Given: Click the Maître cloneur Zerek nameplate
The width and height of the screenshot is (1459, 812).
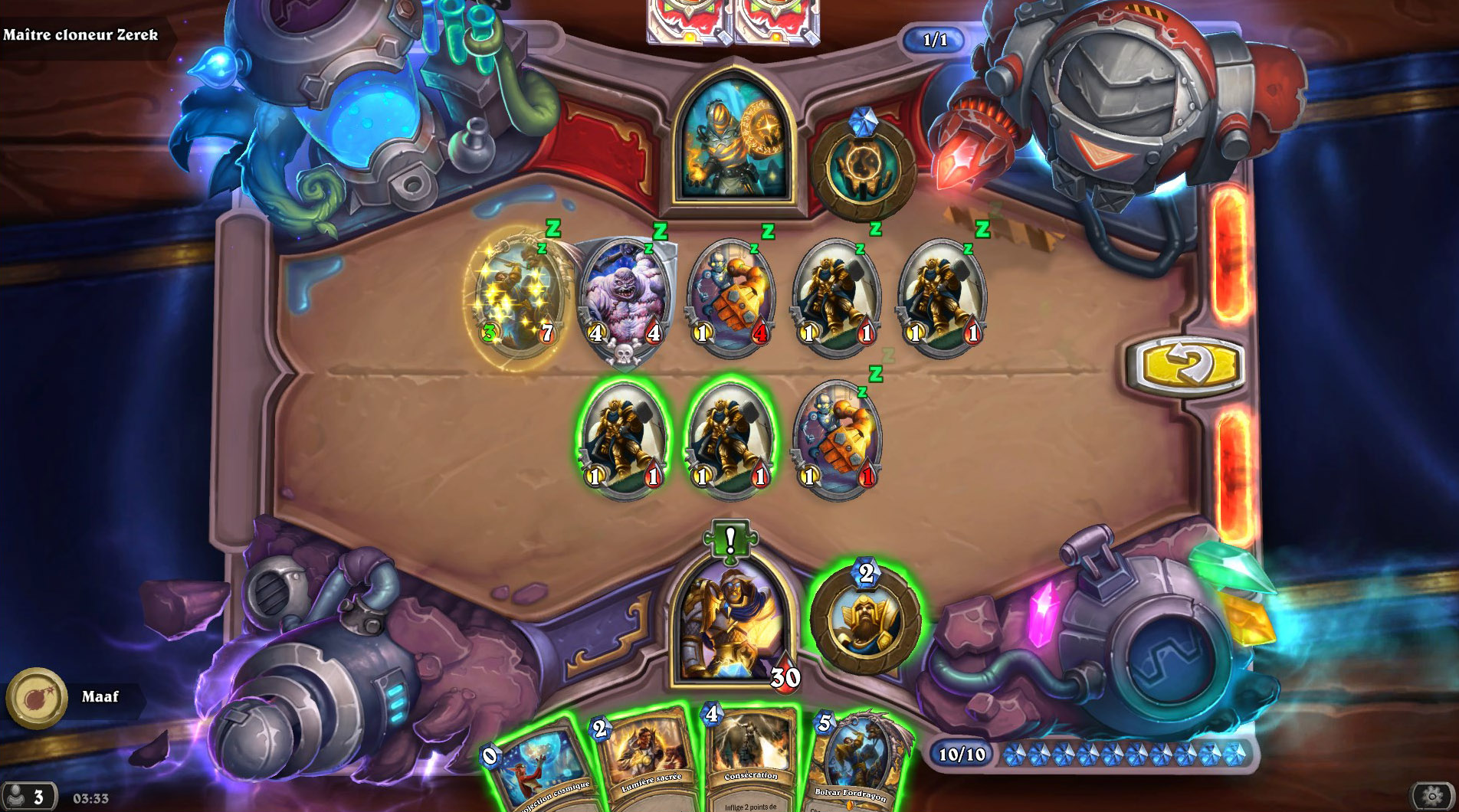Looking at the screenshot, I should 80,34.
